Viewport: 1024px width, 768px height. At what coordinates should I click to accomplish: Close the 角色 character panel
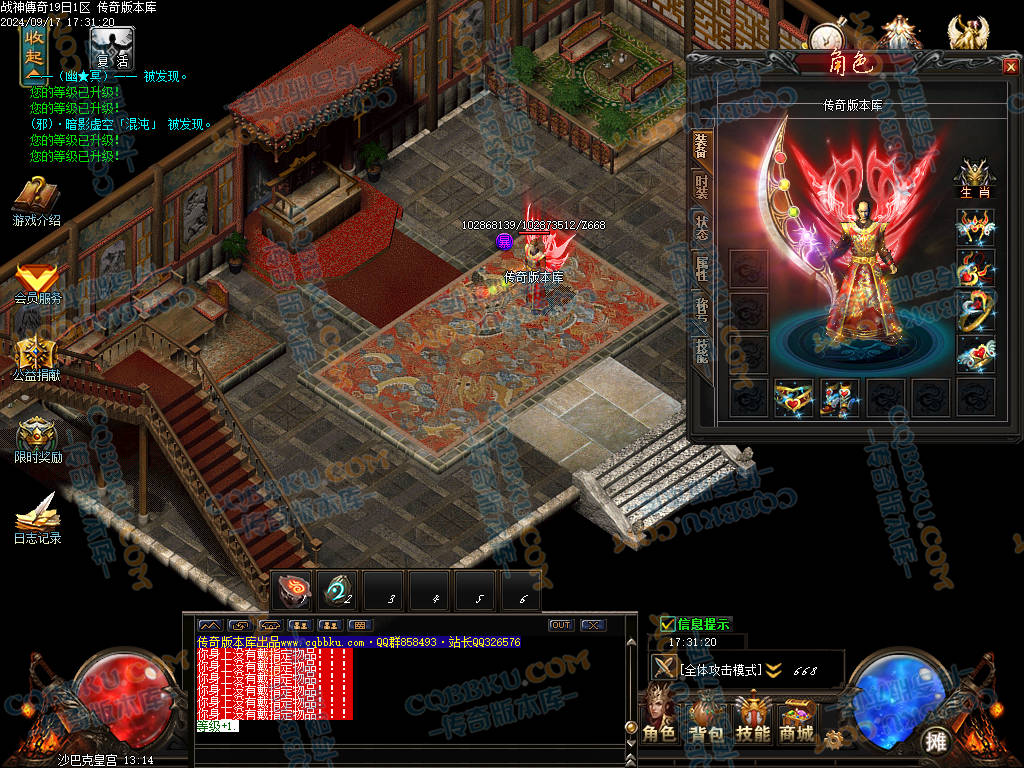click(x=1009, y=66)
